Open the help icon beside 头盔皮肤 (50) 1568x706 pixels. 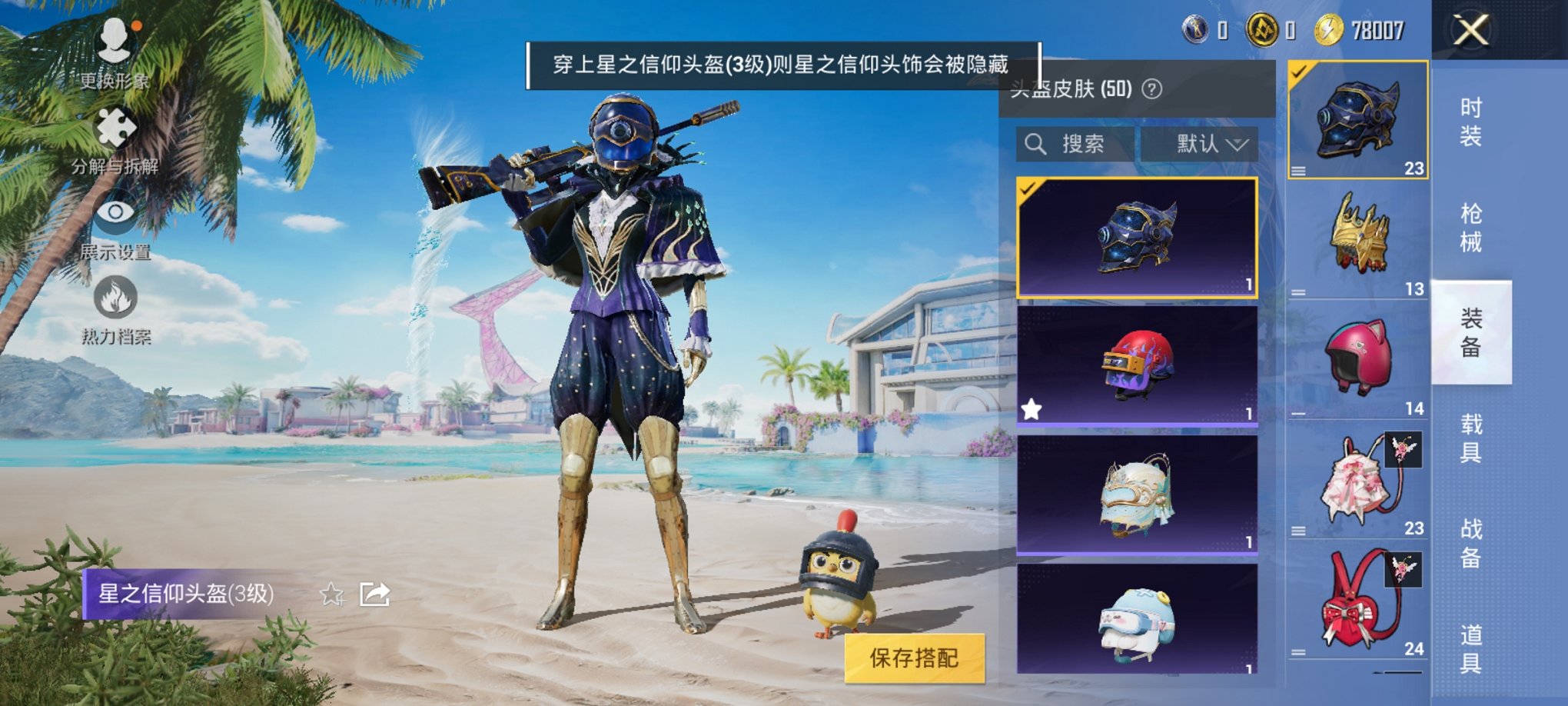[x=1150, y=88]
